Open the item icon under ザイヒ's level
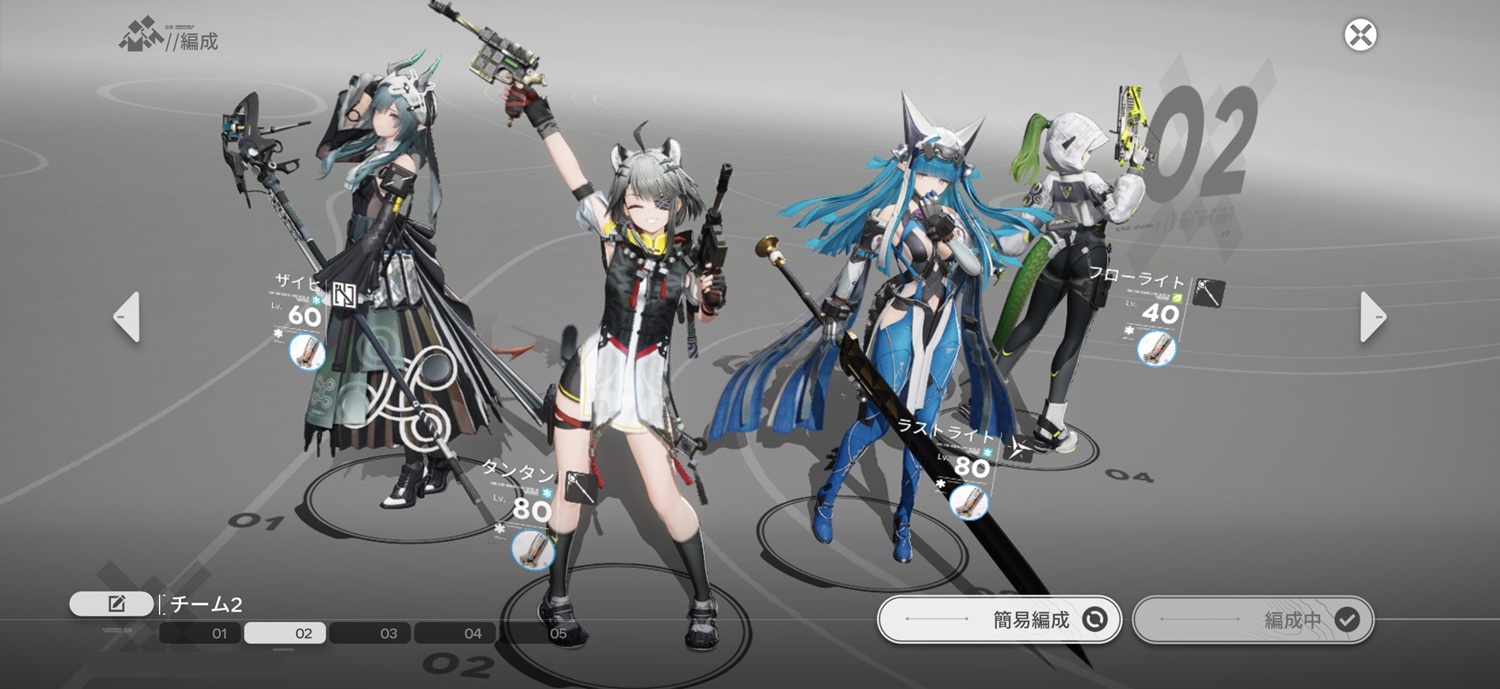 [307, 352]
